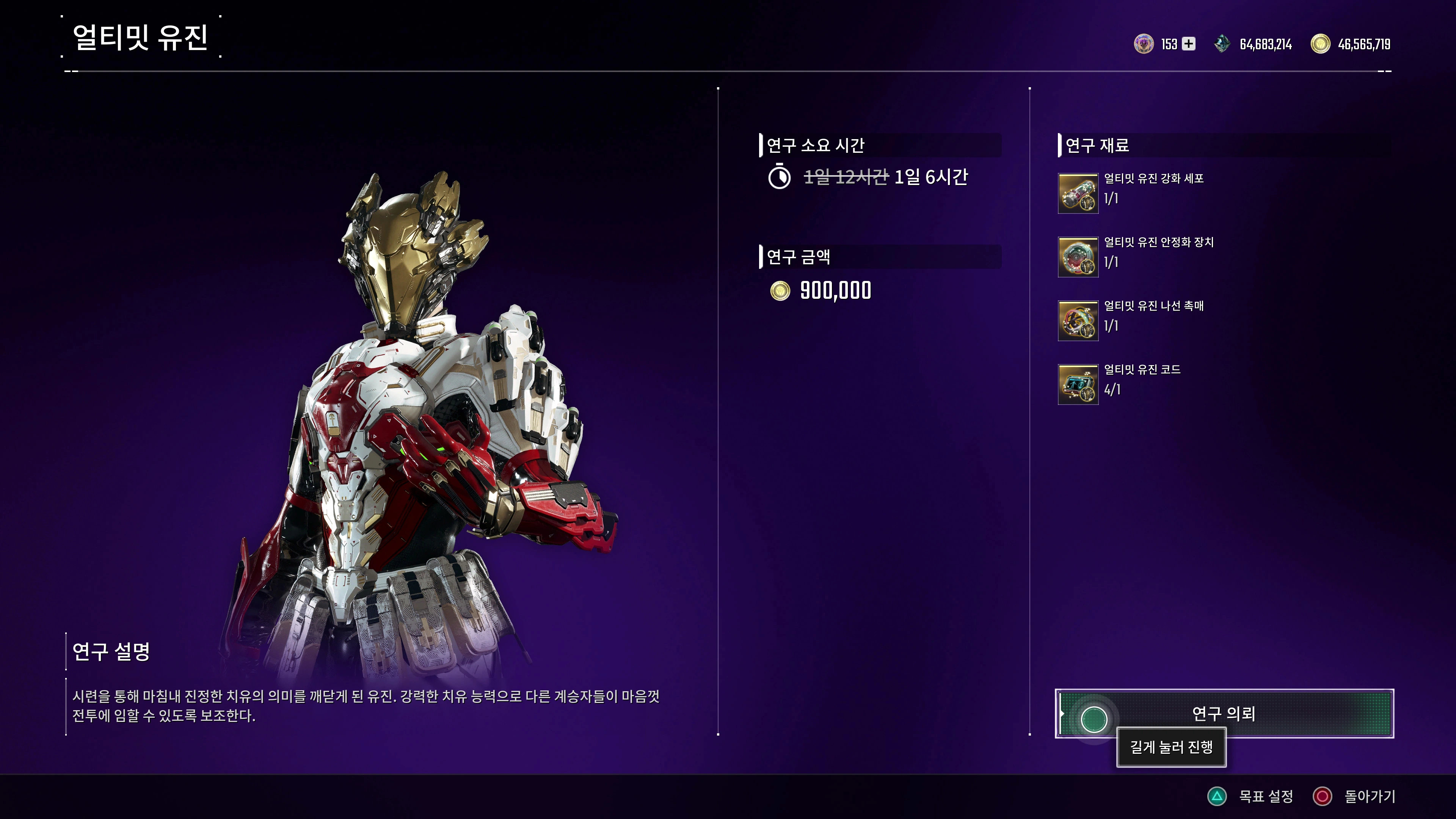This screenshot has height=819, width=1456.
Task: Select the 얼티밋 유진 안정화 장치 material
Action: click(1078, 257)
